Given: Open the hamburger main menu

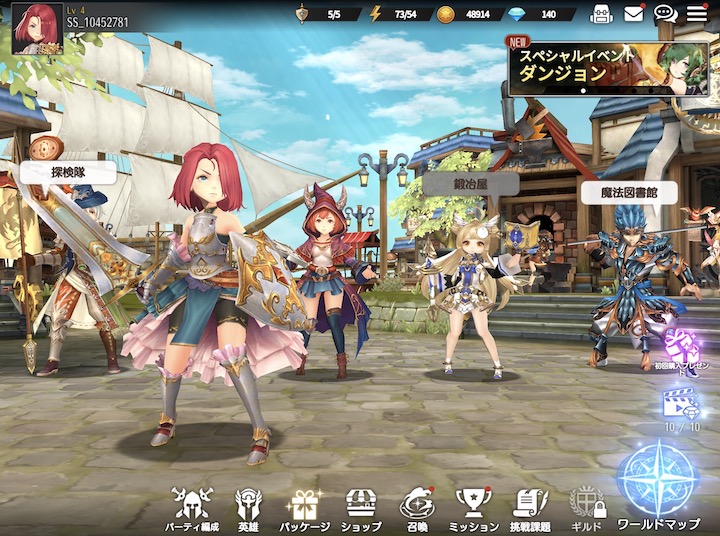Looking at the screenshot, I should pos(697,14).
